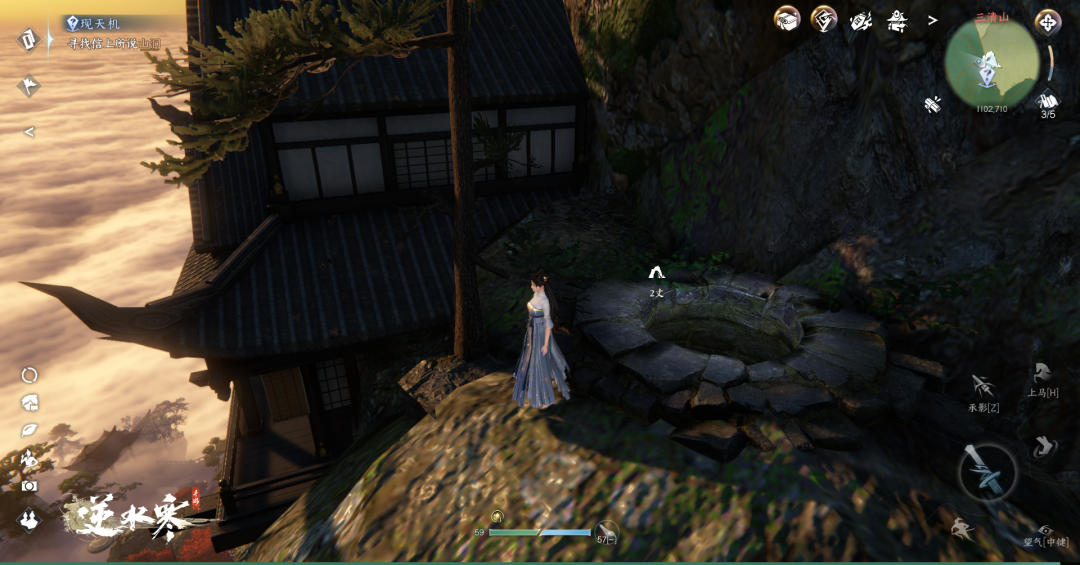This screenshot has width=1080, height=565.
Task: Tap the sword attack button
Action: click(x=987, y=471)
